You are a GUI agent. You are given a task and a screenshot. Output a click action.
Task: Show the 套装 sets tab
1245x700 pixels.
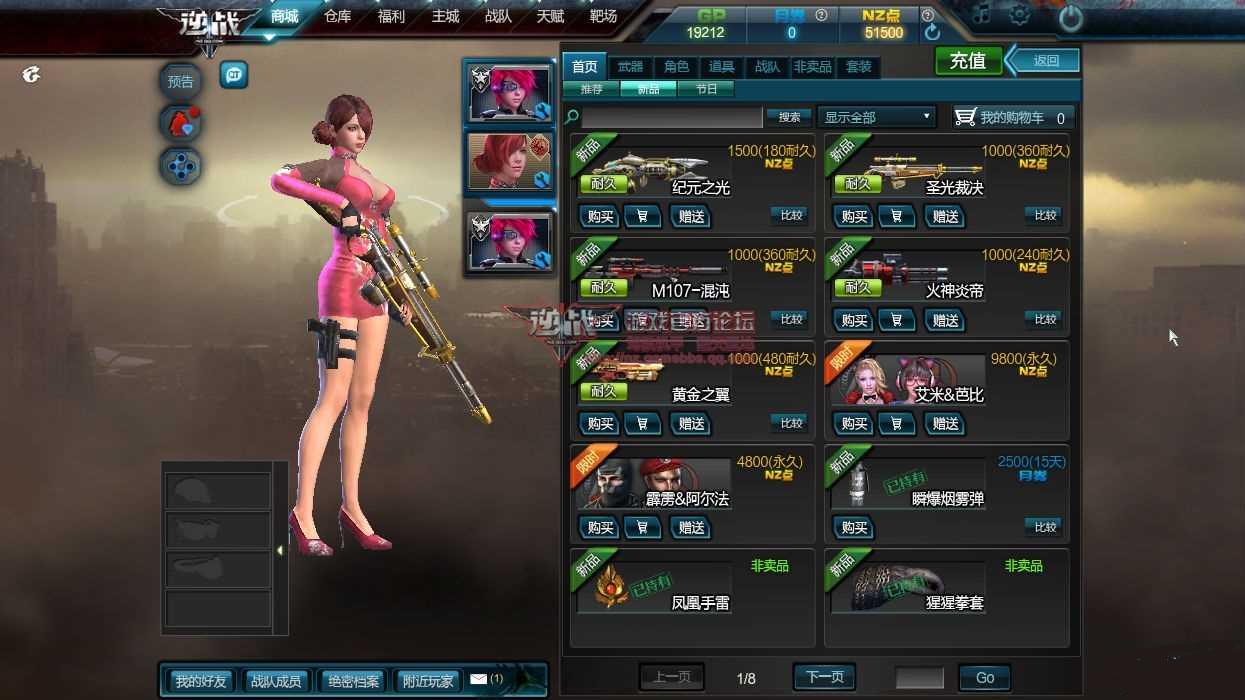pos(858,67)
